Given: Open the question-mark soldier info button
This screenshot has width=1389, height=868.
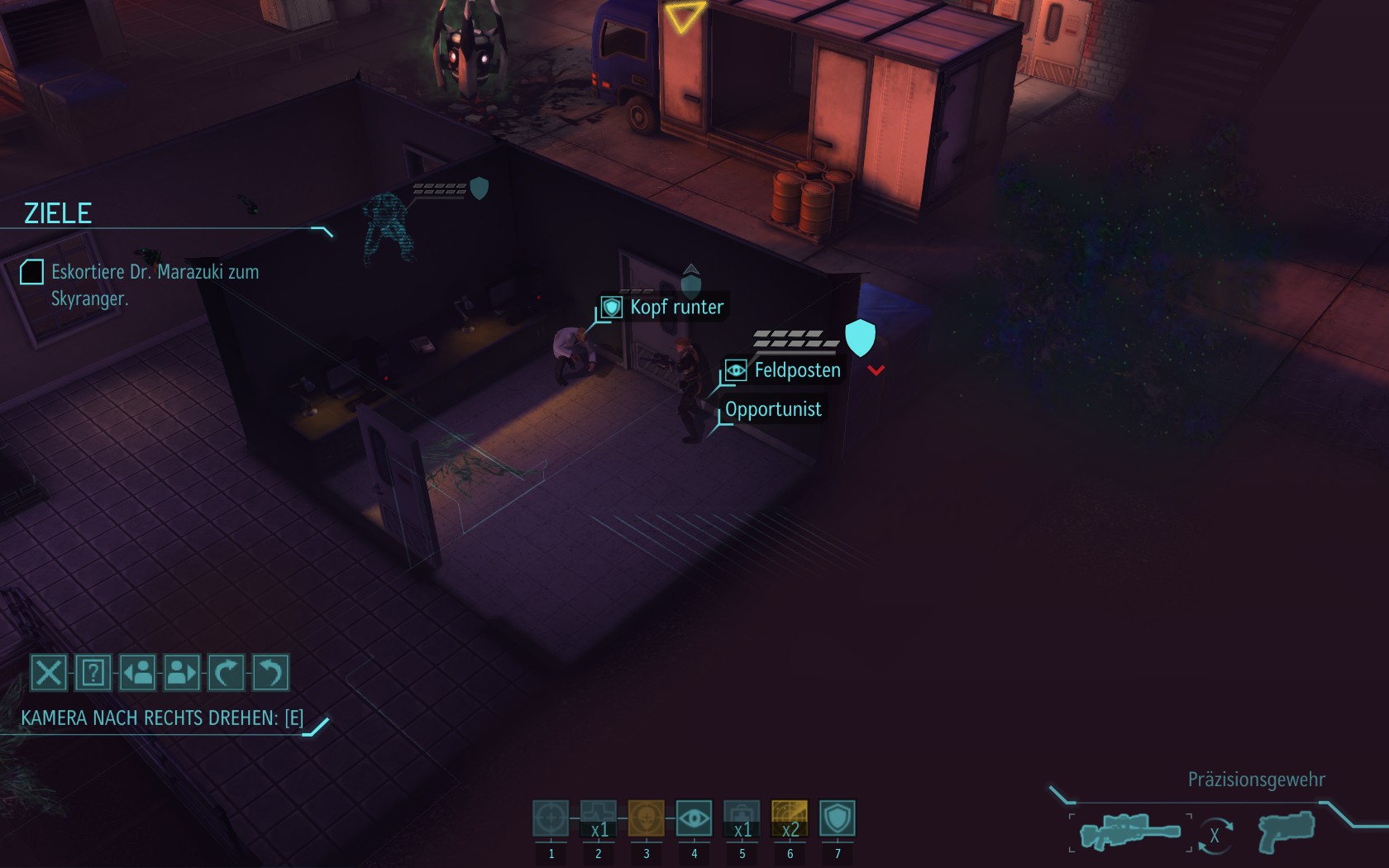Looking at the screenshot, I should [x=93, y=673].
